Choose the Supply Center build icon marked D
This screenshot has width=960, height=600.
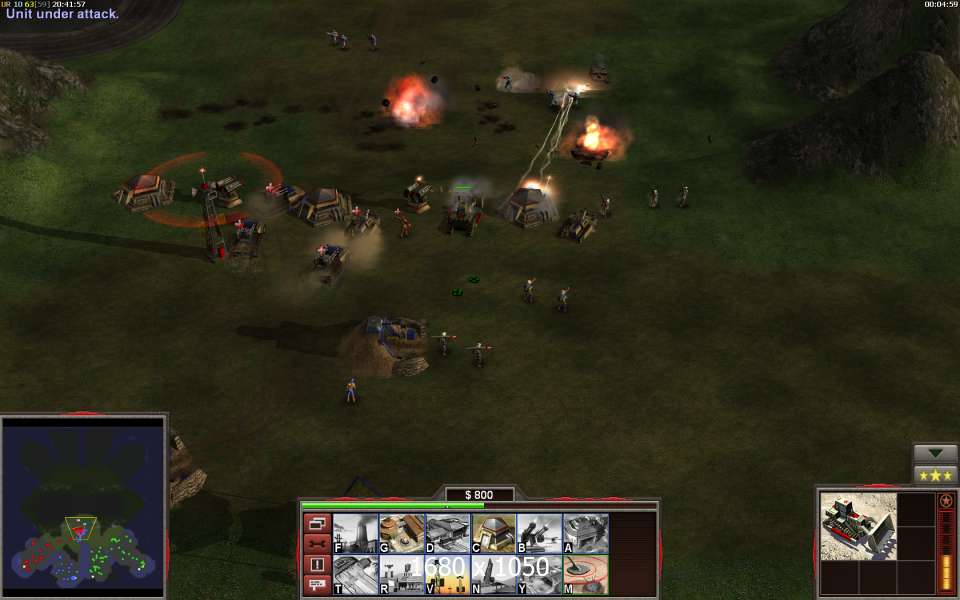pos(447,533)
